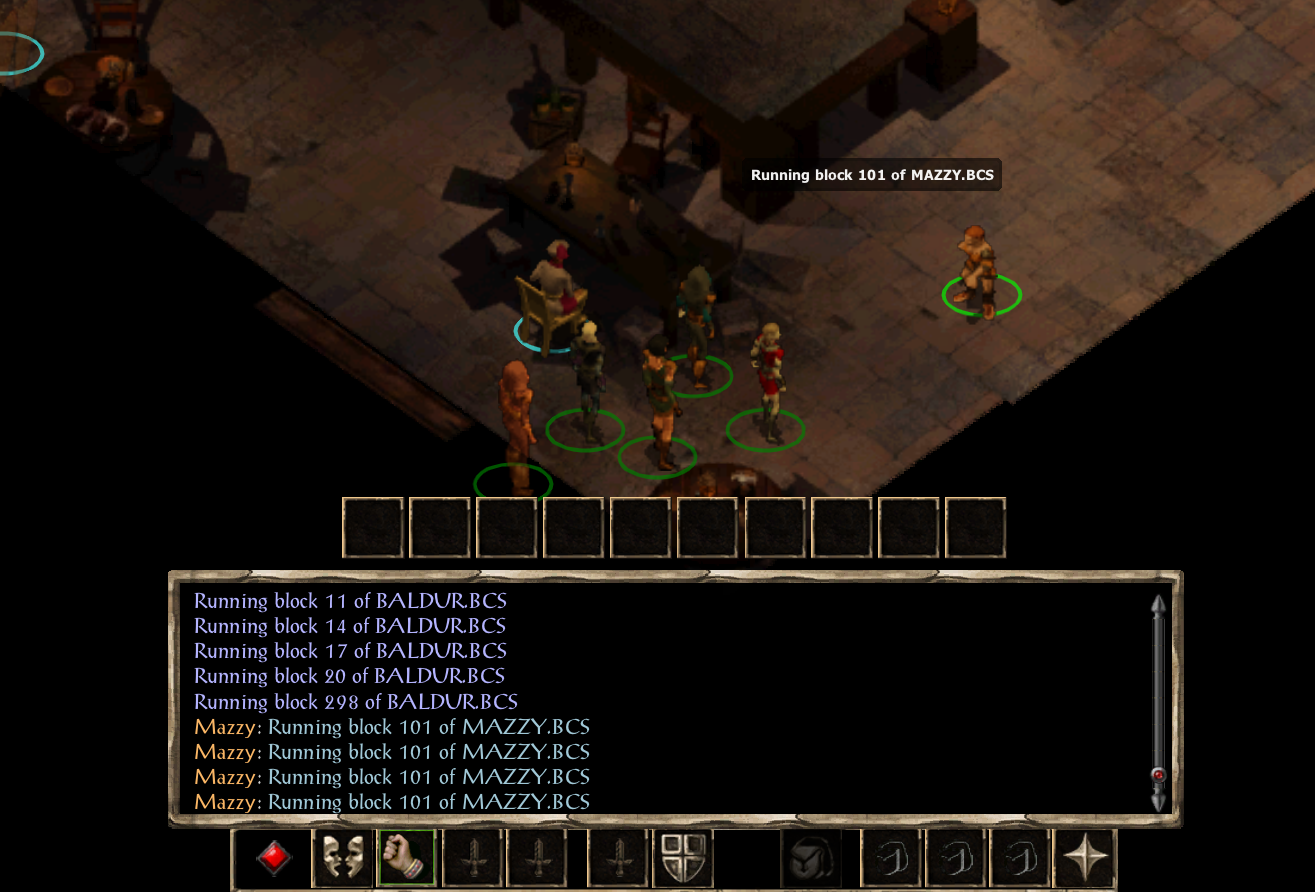
Task: Click the message log scroll-down arrow
Action: 1158,802
